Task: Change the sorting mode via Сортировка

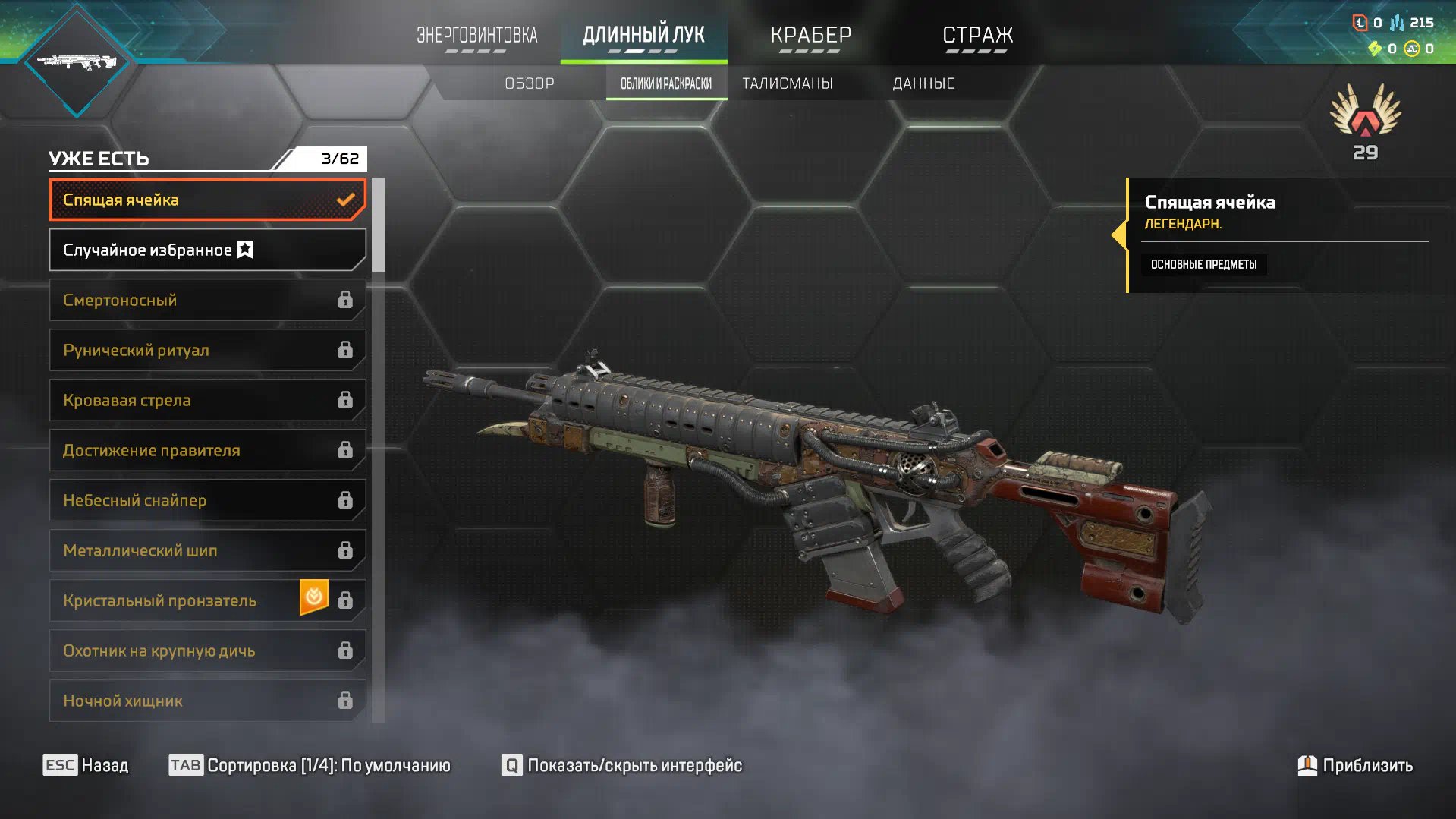Action: pos(310,765)
